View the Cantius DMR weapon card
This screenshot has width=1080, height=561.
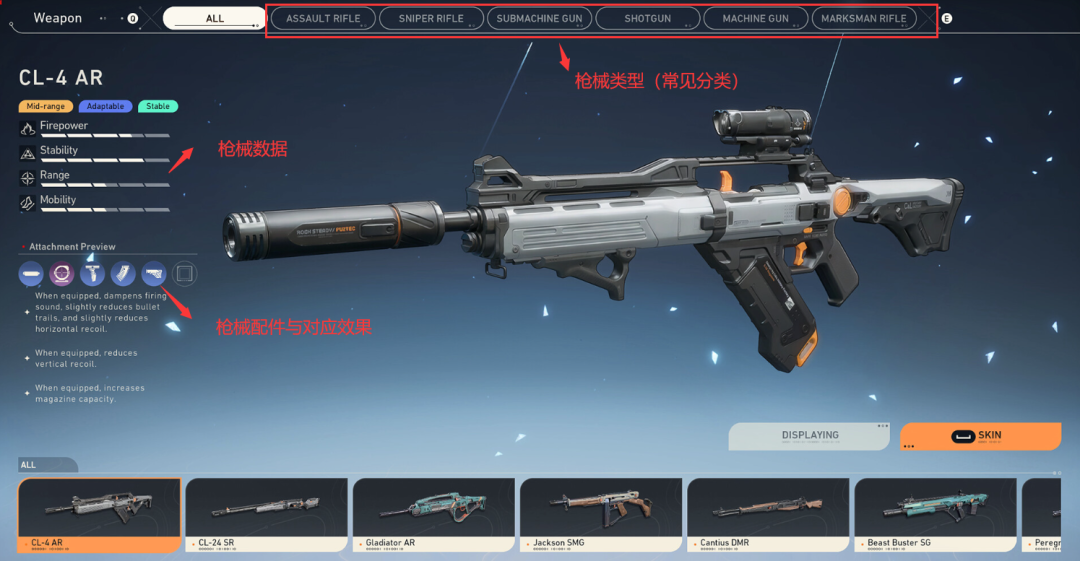767,513
